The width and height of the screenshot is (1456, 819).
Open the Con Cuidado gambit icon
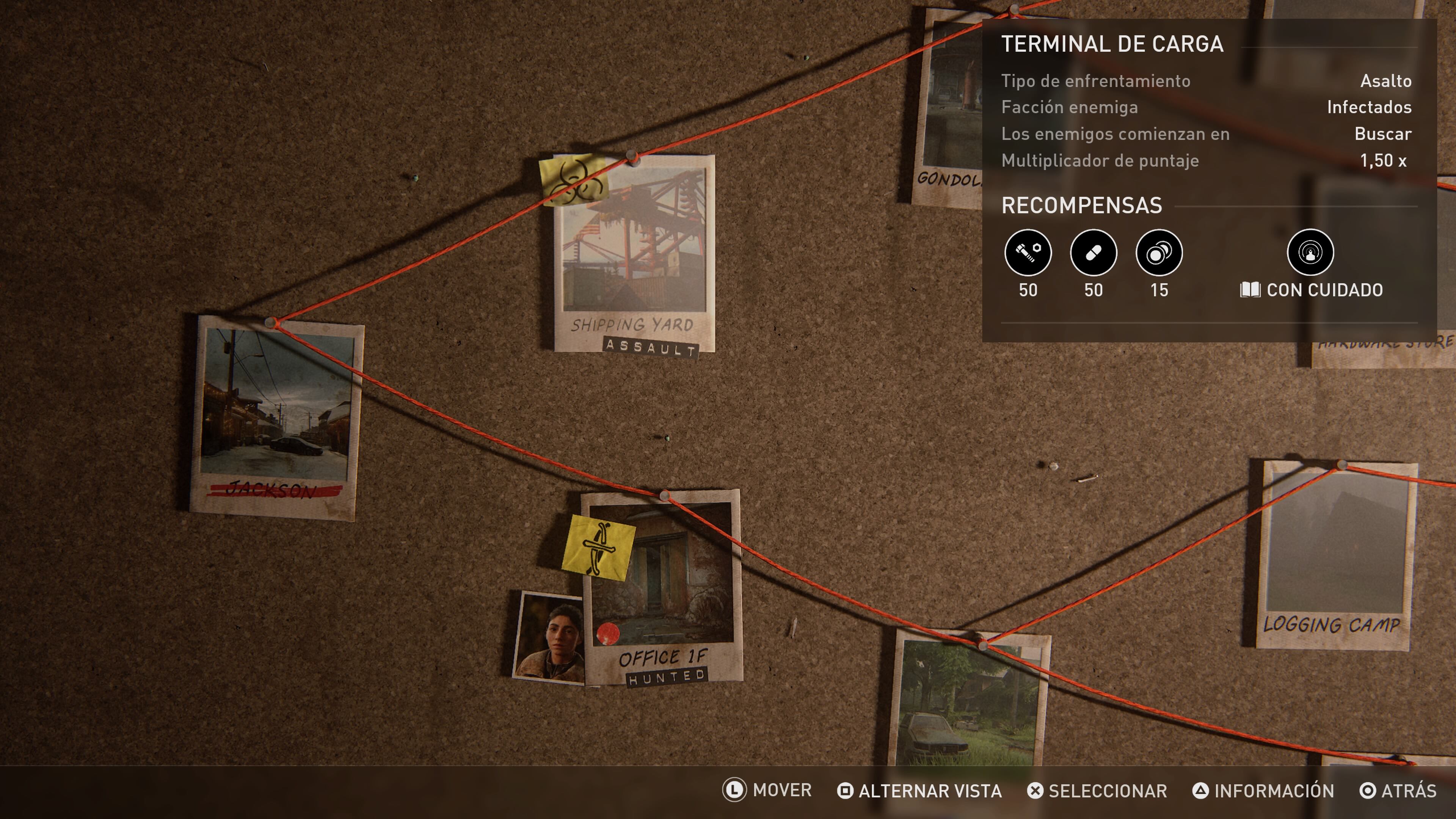[1310, 253]
